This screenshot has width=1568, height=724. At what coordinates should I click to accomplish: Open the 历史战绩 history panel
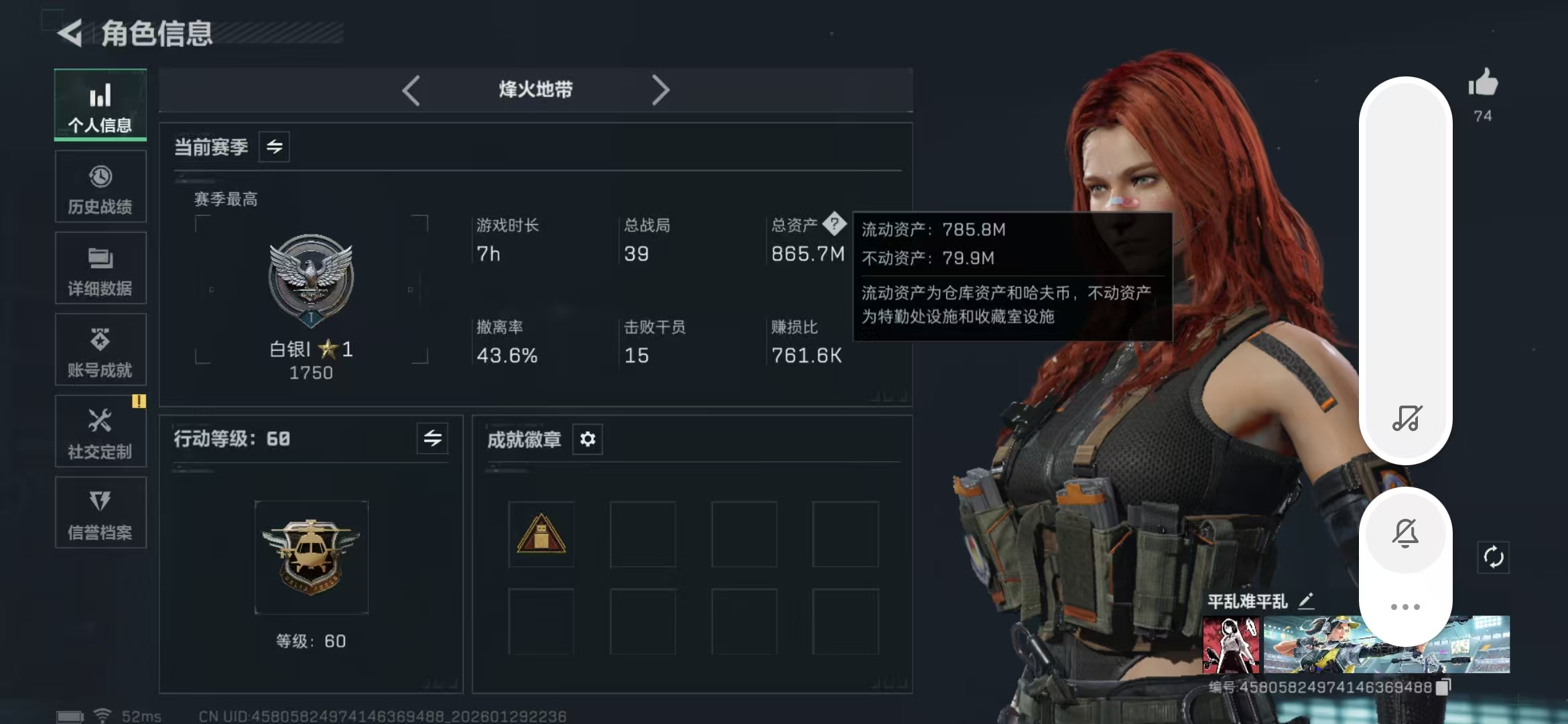[x=100, y=188]
